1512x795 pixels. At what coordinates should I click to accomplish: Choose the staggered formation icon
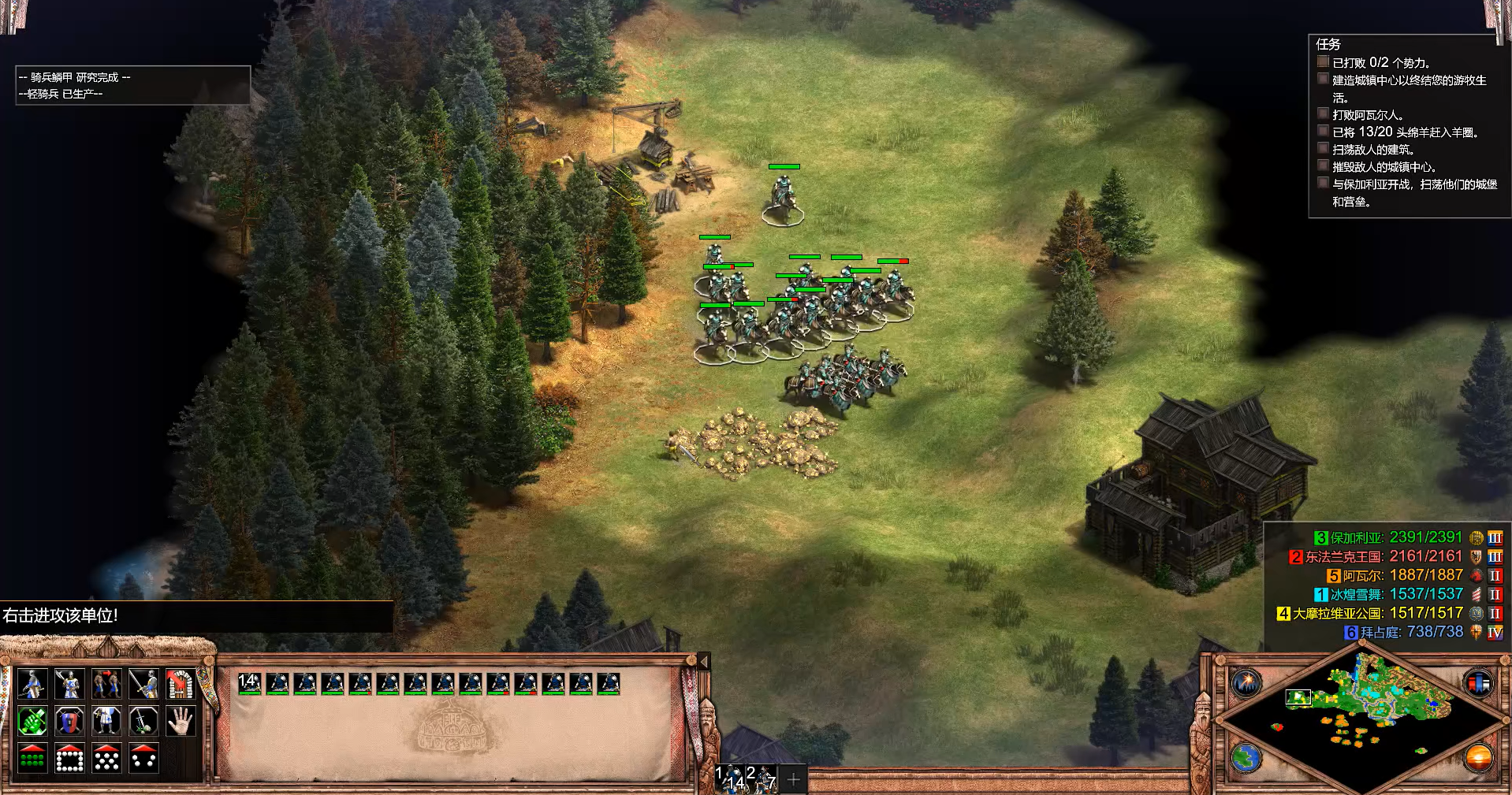(x=106, y=758)
